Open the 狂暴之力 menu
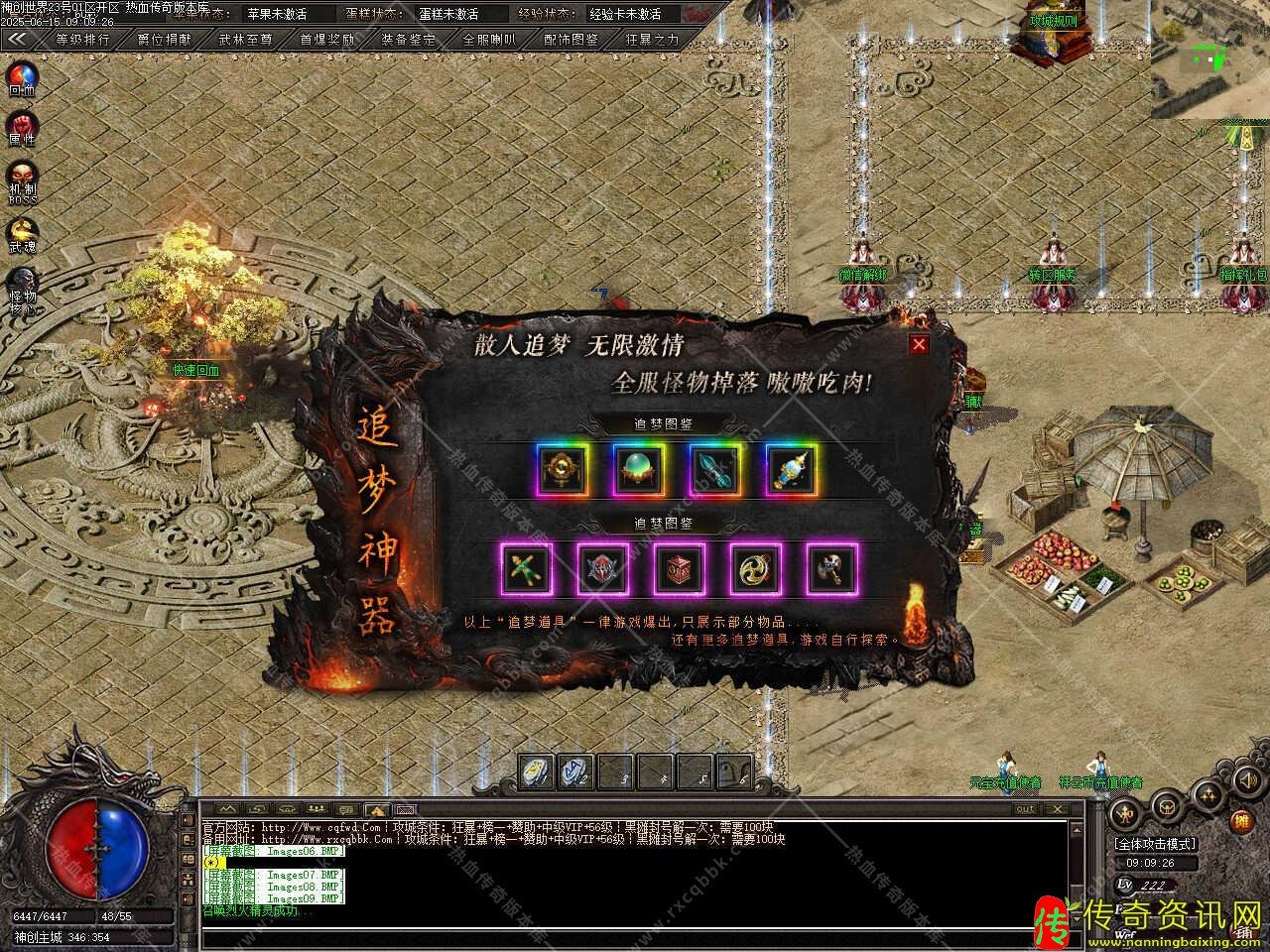 (x=653, y=40)
